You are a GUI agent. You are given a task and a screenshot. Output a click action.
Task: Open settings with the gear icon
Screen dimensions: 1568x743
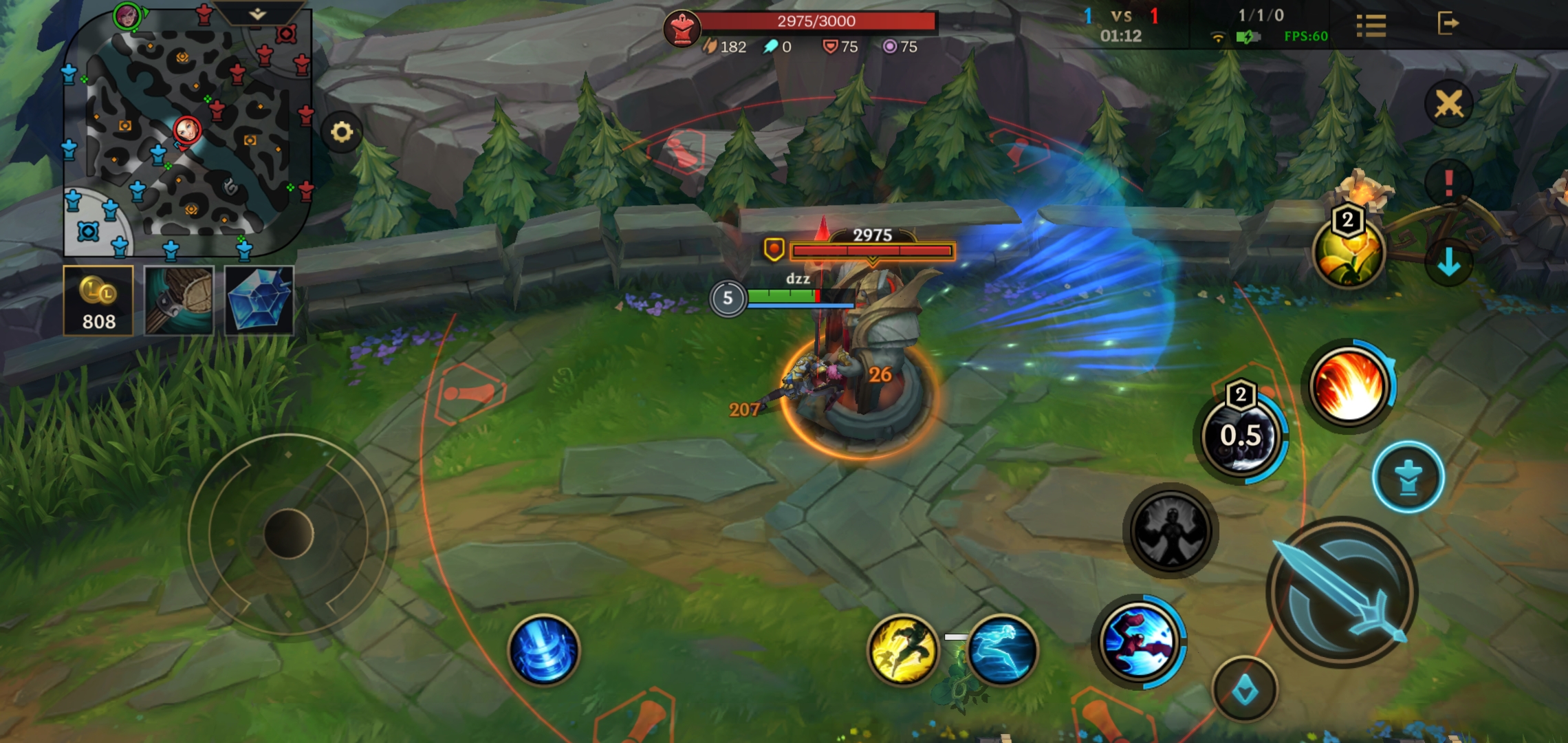click(342, 131)
